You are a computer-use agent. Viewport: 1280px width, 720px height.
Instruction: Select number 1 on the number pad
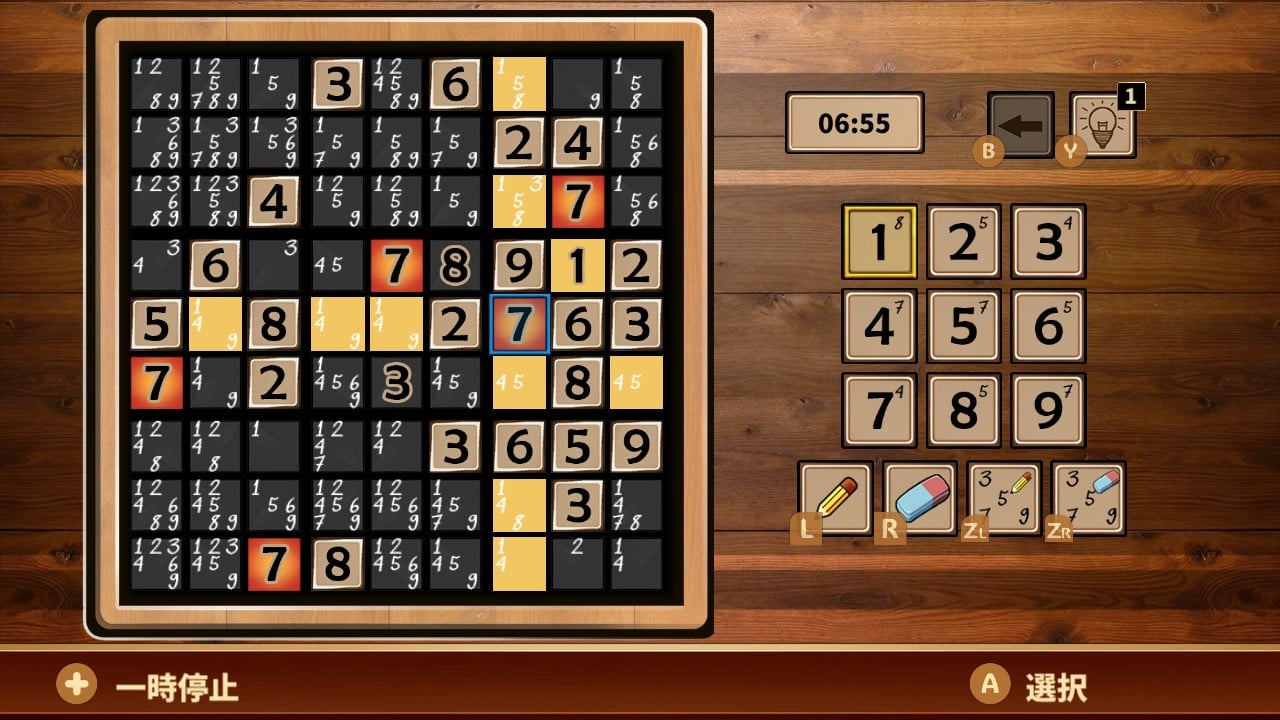click(x=880, y=243)
